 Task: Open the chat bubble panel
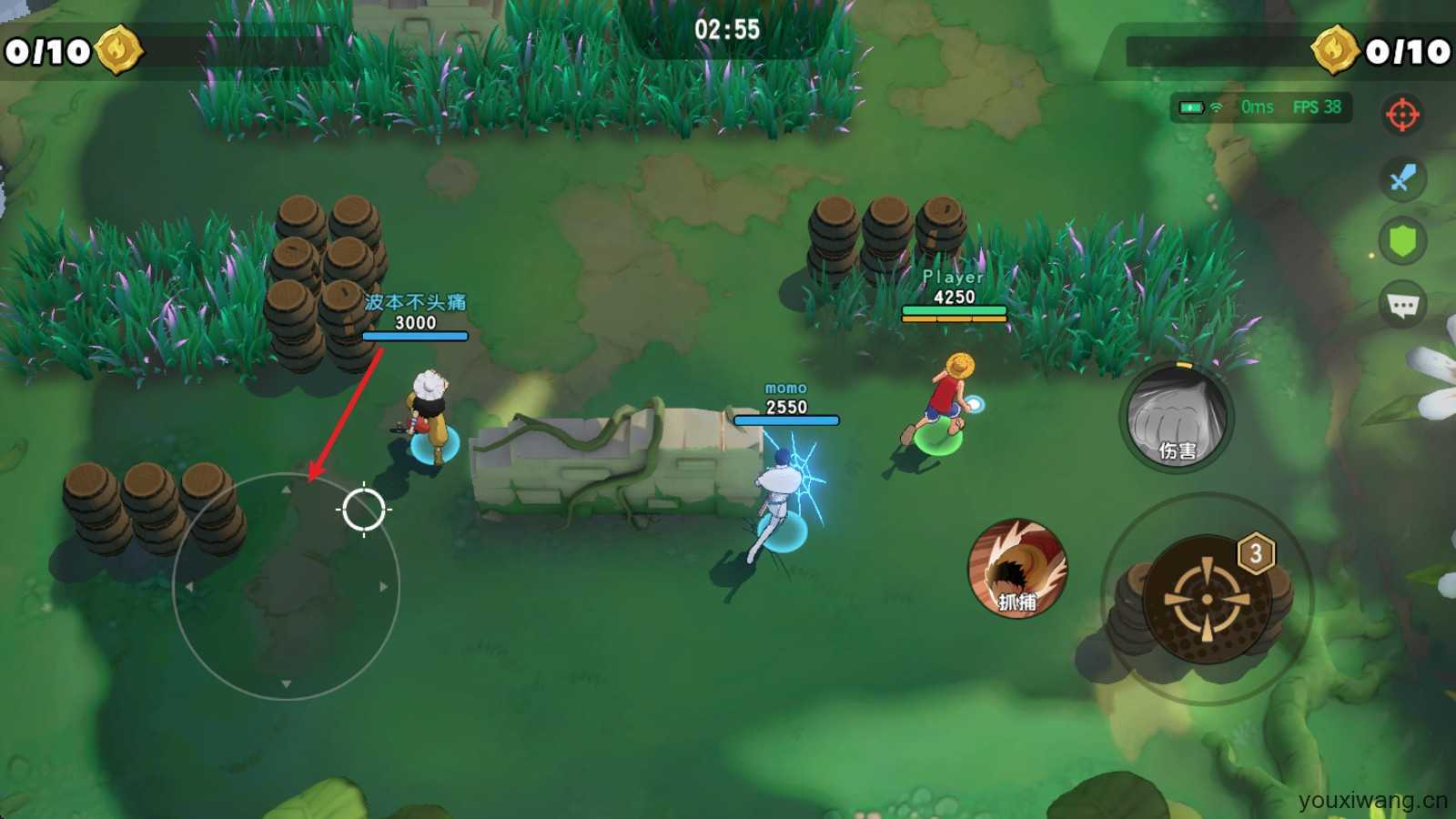1401,305
